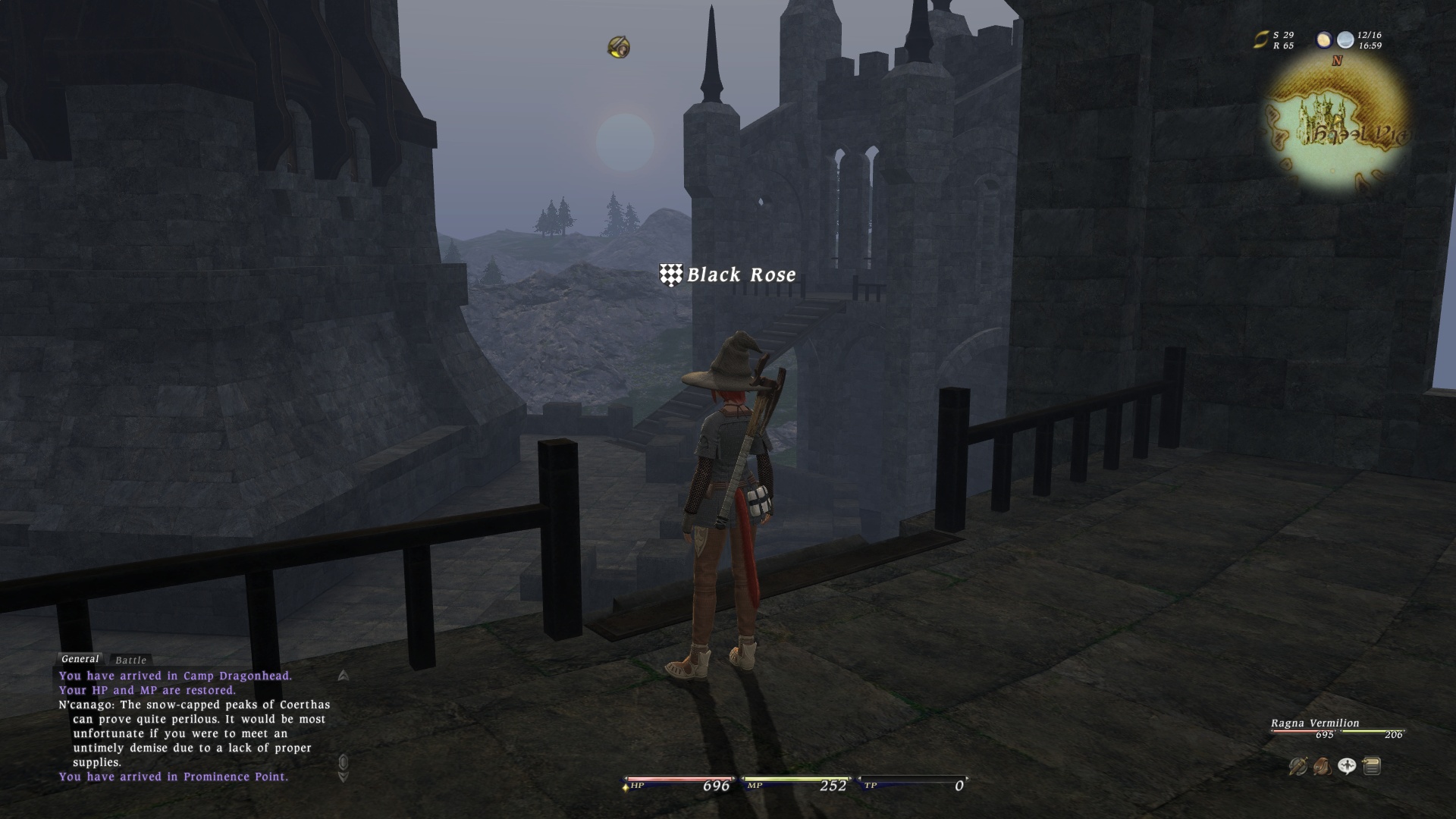Select the General chat tab

(80, 659)
